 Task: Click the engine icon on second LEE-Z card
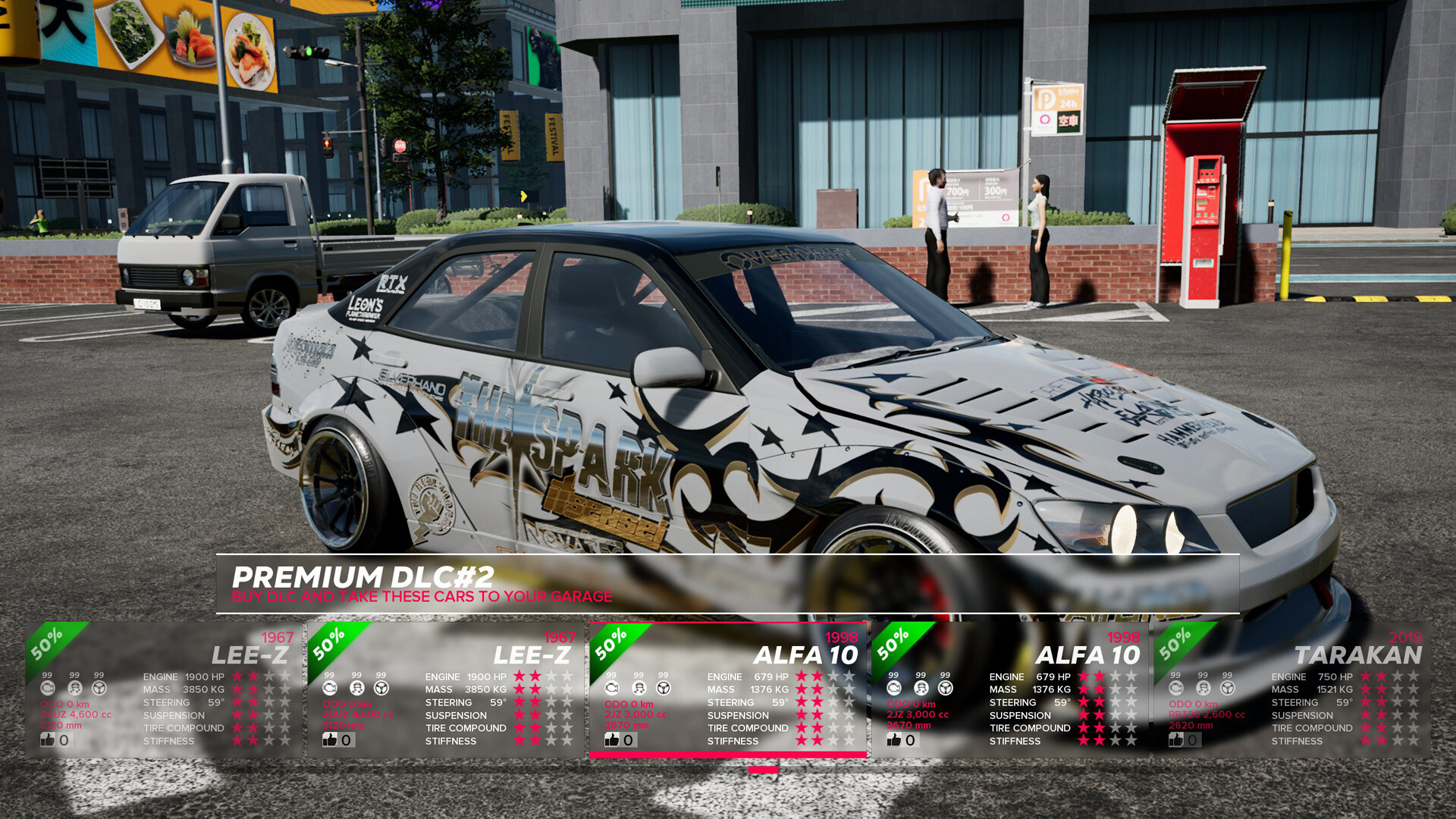tap(328, 688)
